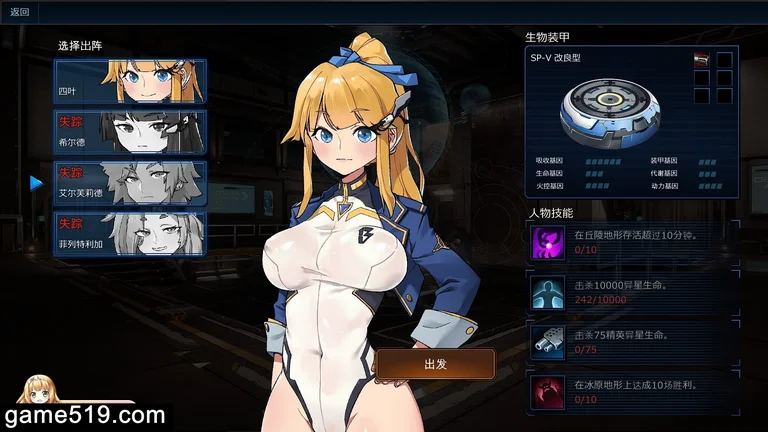Choose the missing character 希尔德
Screen dimensions: 768x432
(130, 131)
